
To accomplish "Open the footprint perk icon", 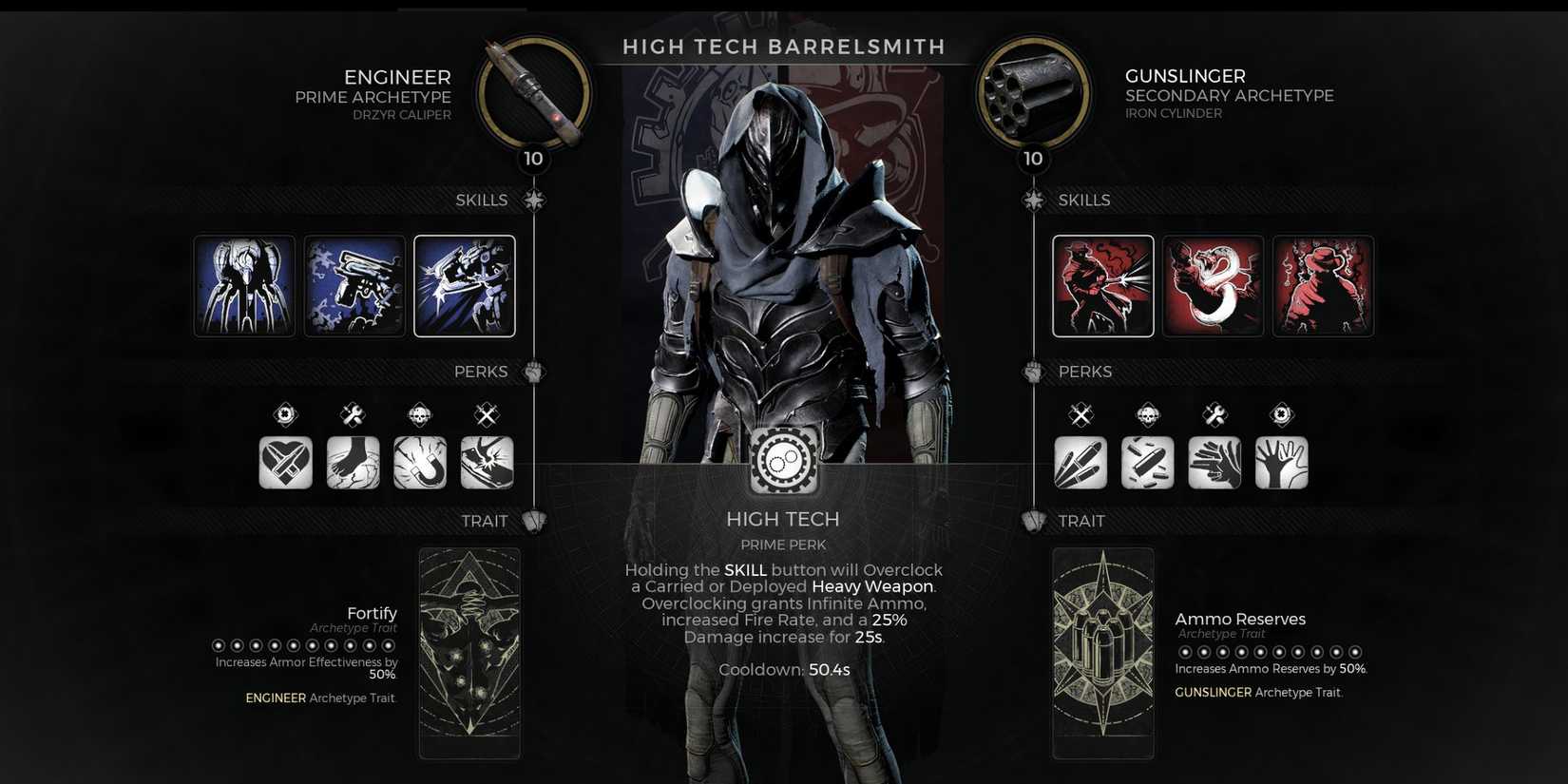I will pos(354,463).
